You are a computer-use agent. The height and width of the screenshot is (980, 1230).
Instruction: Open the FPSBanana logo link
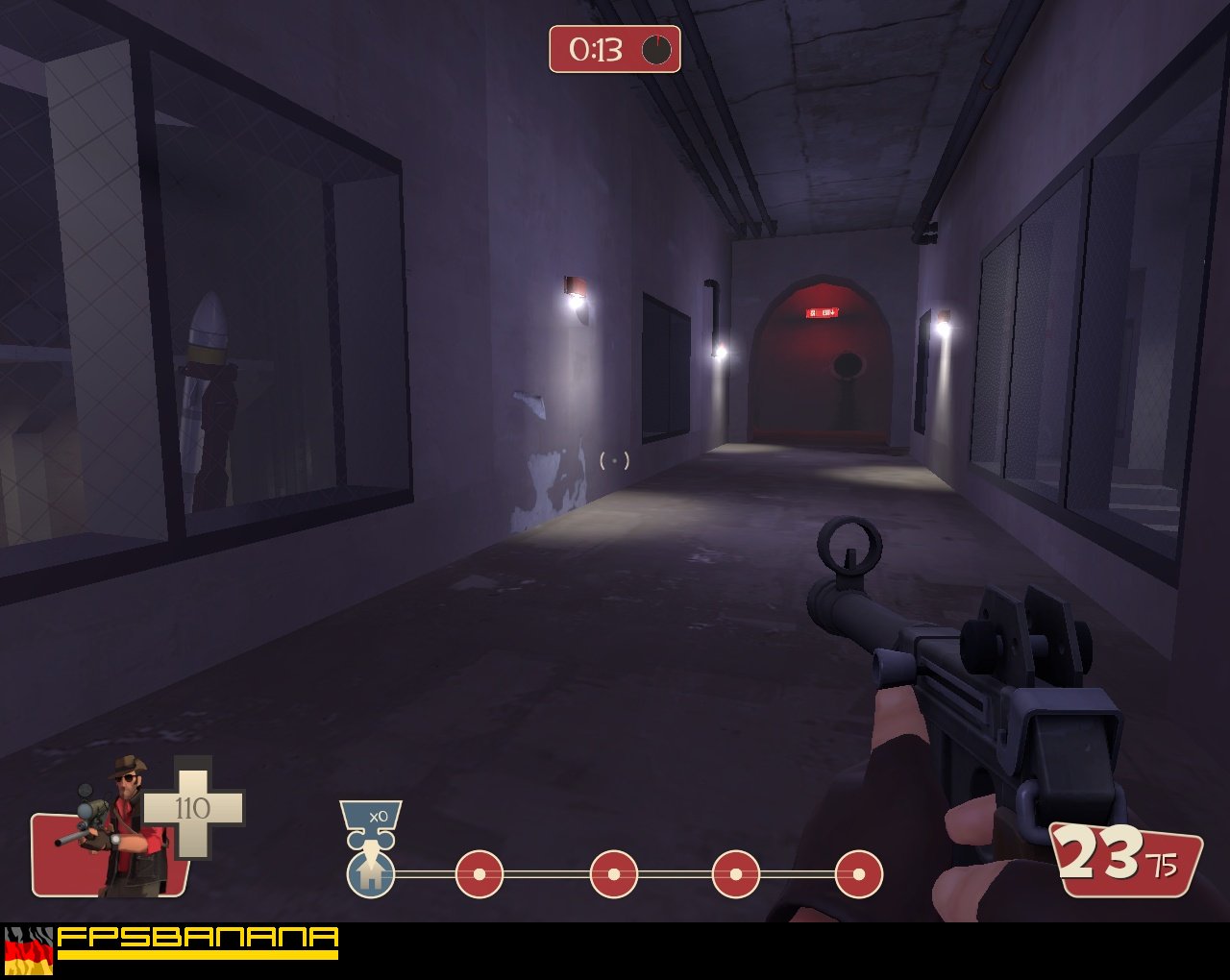click(x=197, y=942)
